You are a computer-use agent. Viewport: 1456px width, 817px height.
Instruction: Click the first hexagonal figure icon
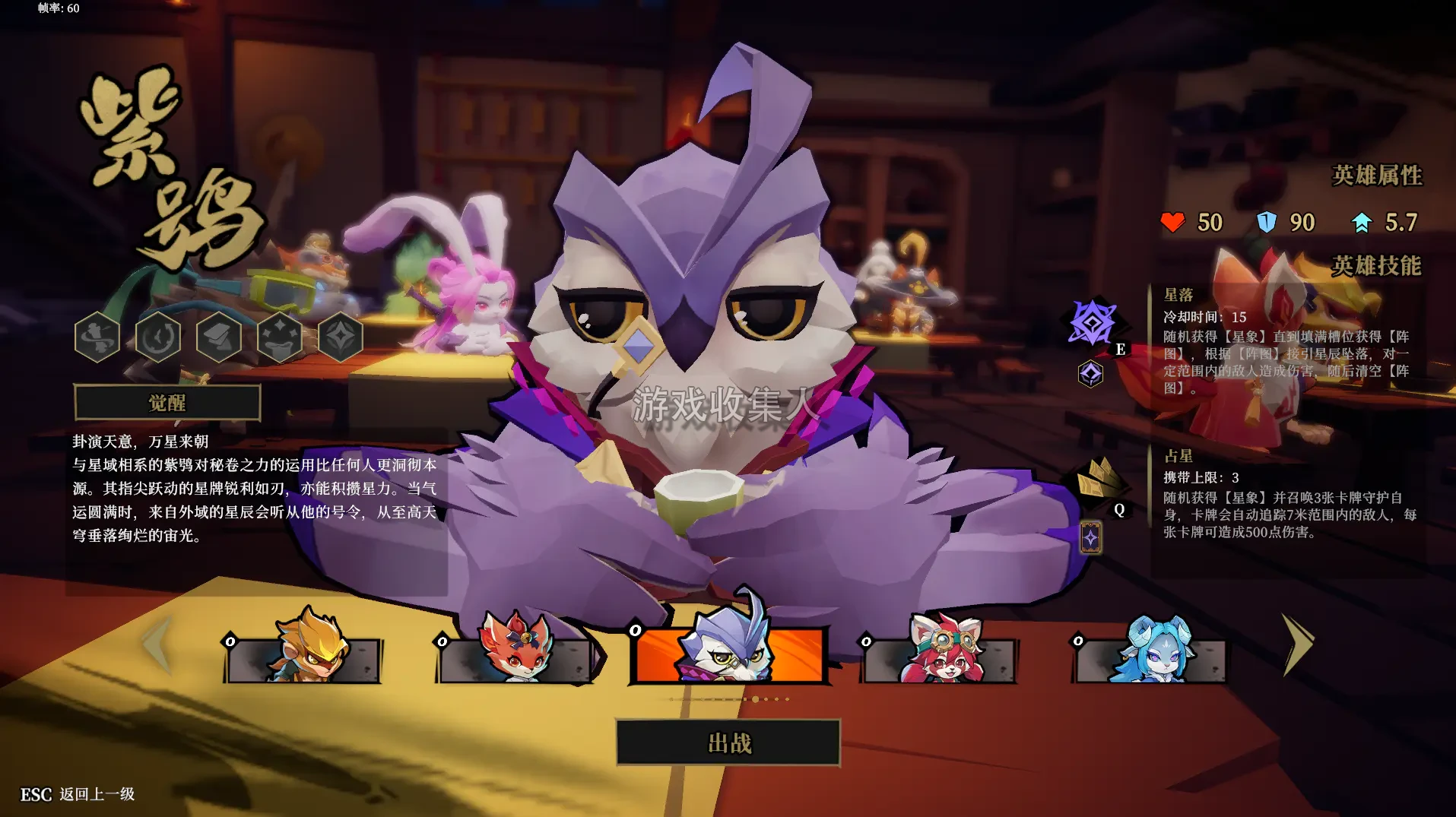click(x=97, y=337)
